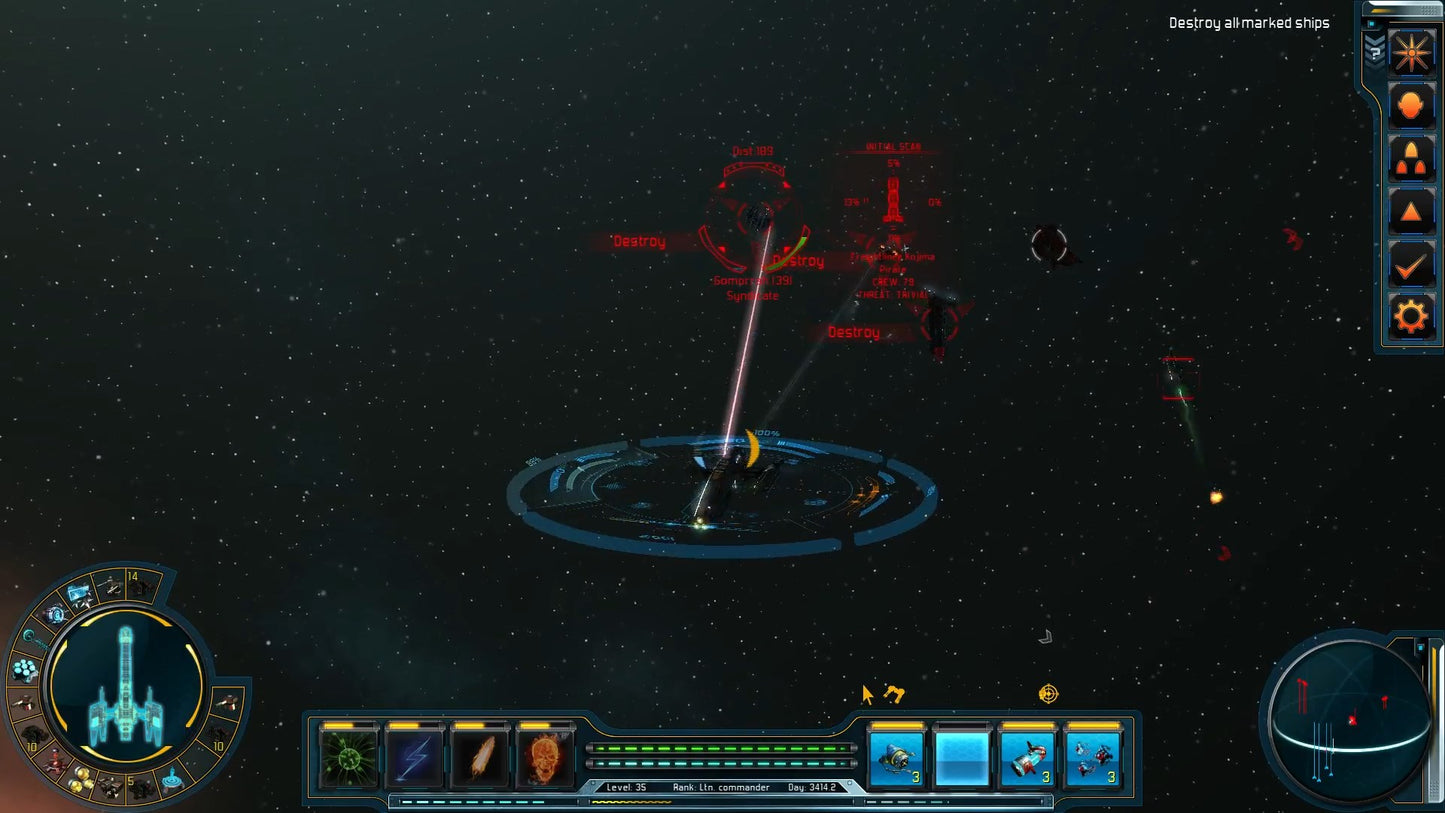Use the orange fiery streak skill
The image size is (1445, 813).
point(480,758)
